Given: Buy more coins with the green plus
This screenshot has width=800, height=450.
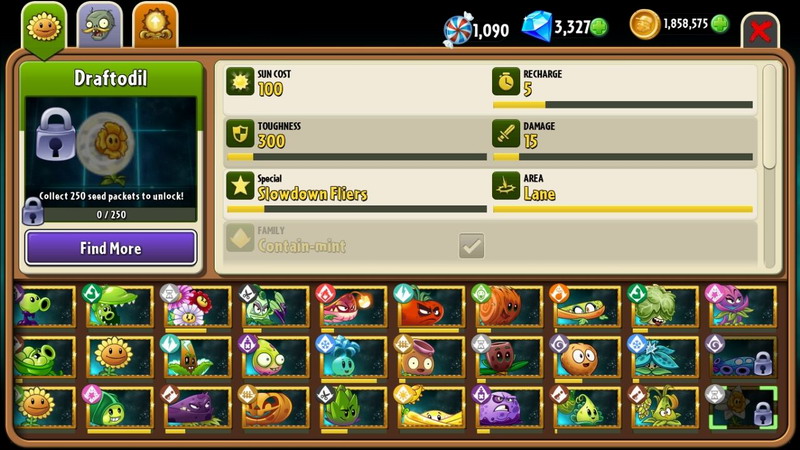Looking at the screenshot, I should coord(719,25).
